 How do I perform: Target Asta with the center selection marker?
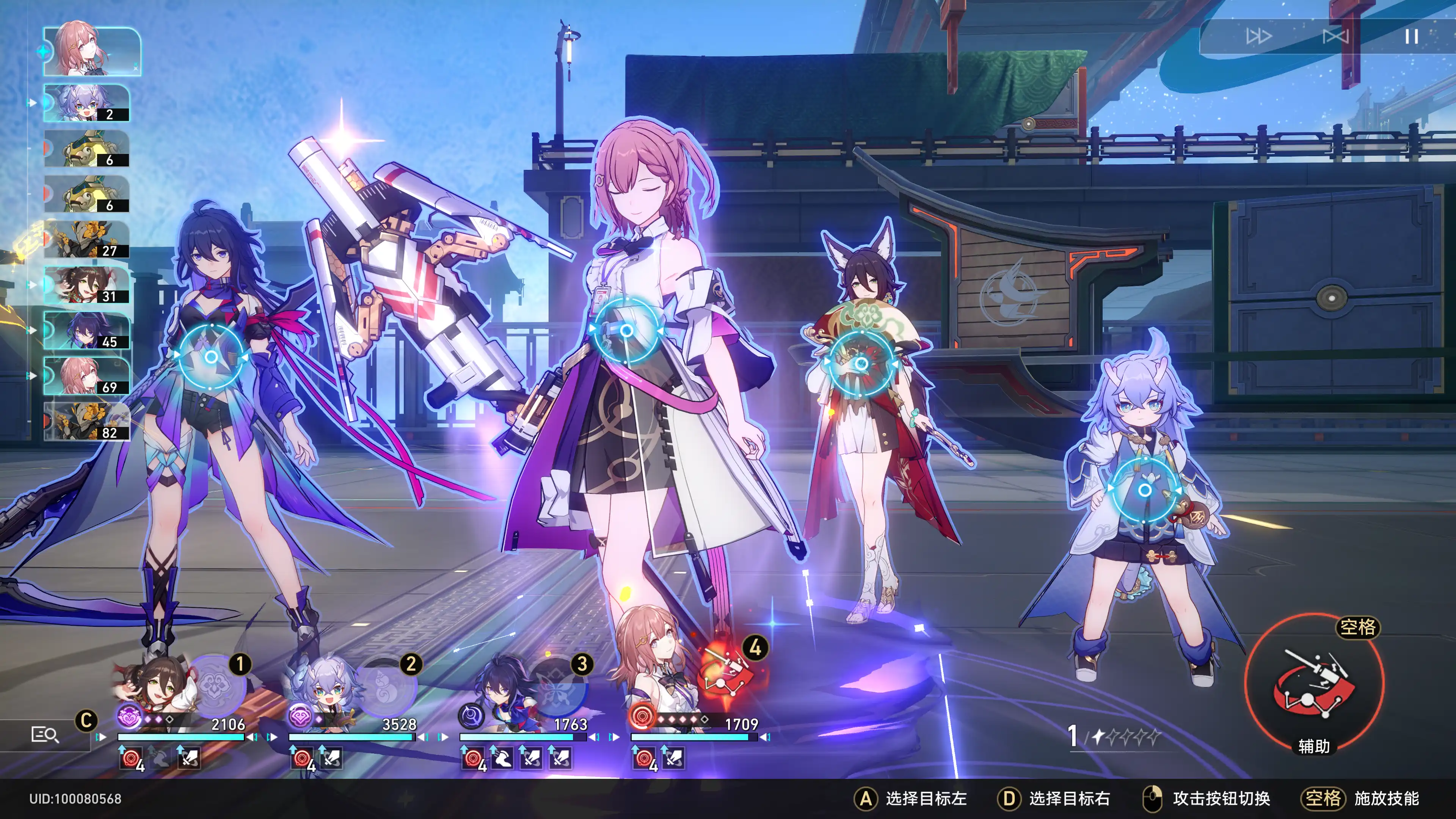pyautogui.click(x=626, y=330)
